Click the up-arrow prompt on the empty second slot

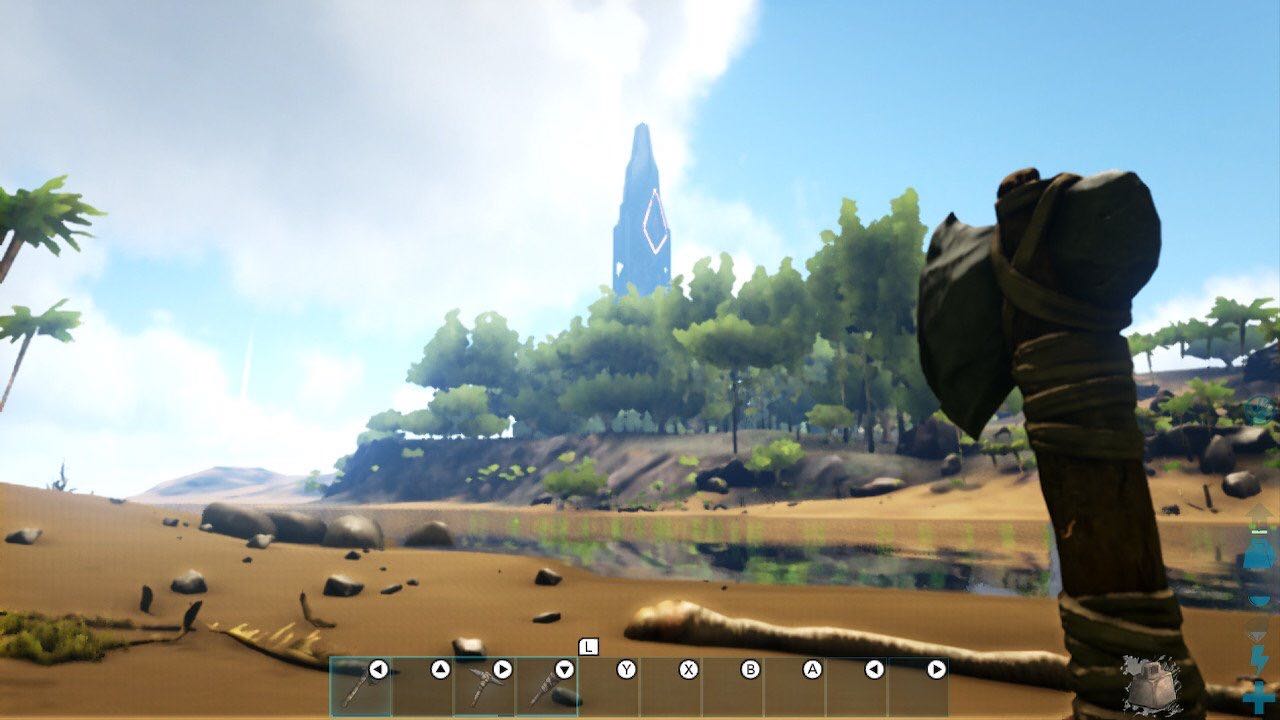pyautogui.click(x=442, y=668)
